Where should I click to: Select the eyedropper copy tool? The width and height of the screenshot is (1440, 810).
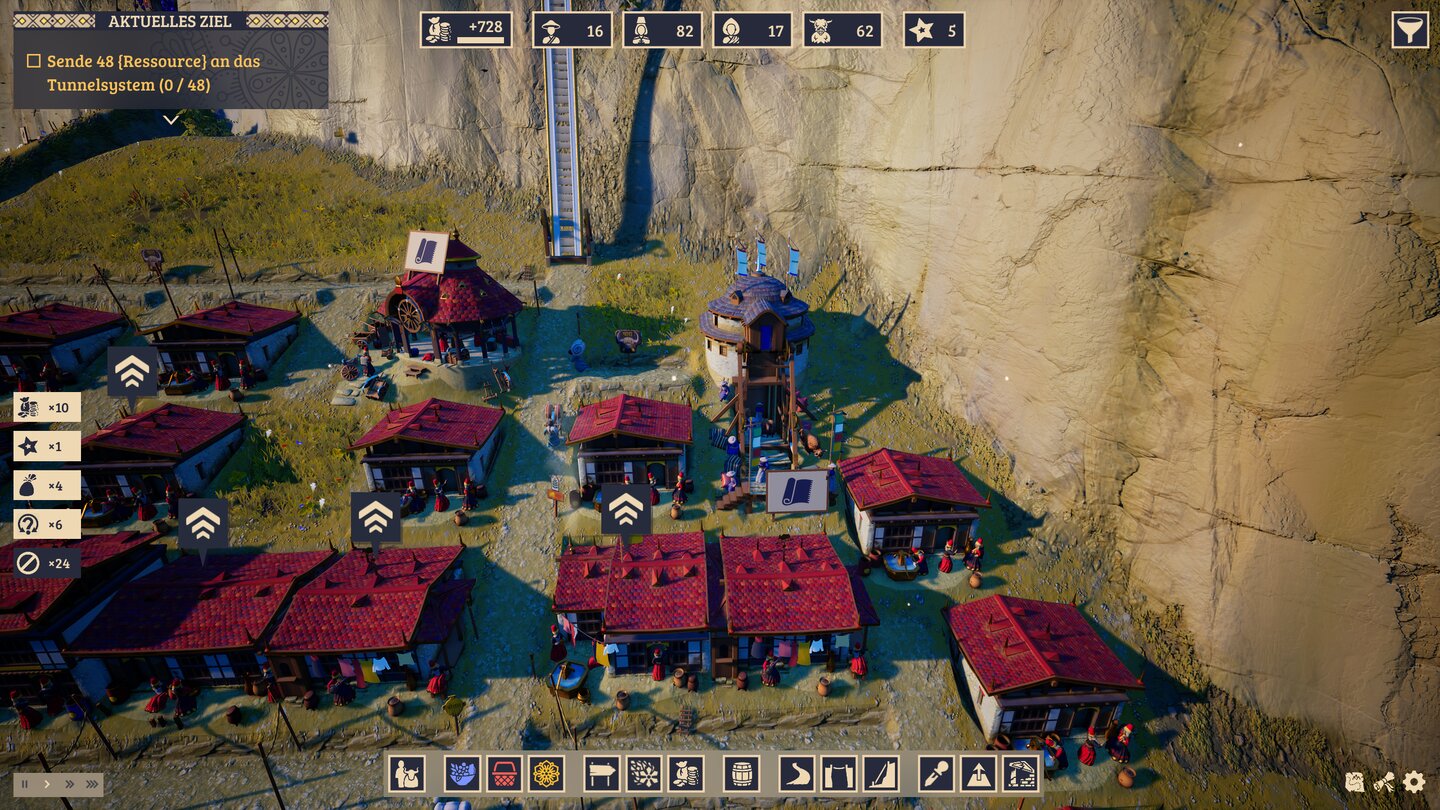(x=936, y=774)
